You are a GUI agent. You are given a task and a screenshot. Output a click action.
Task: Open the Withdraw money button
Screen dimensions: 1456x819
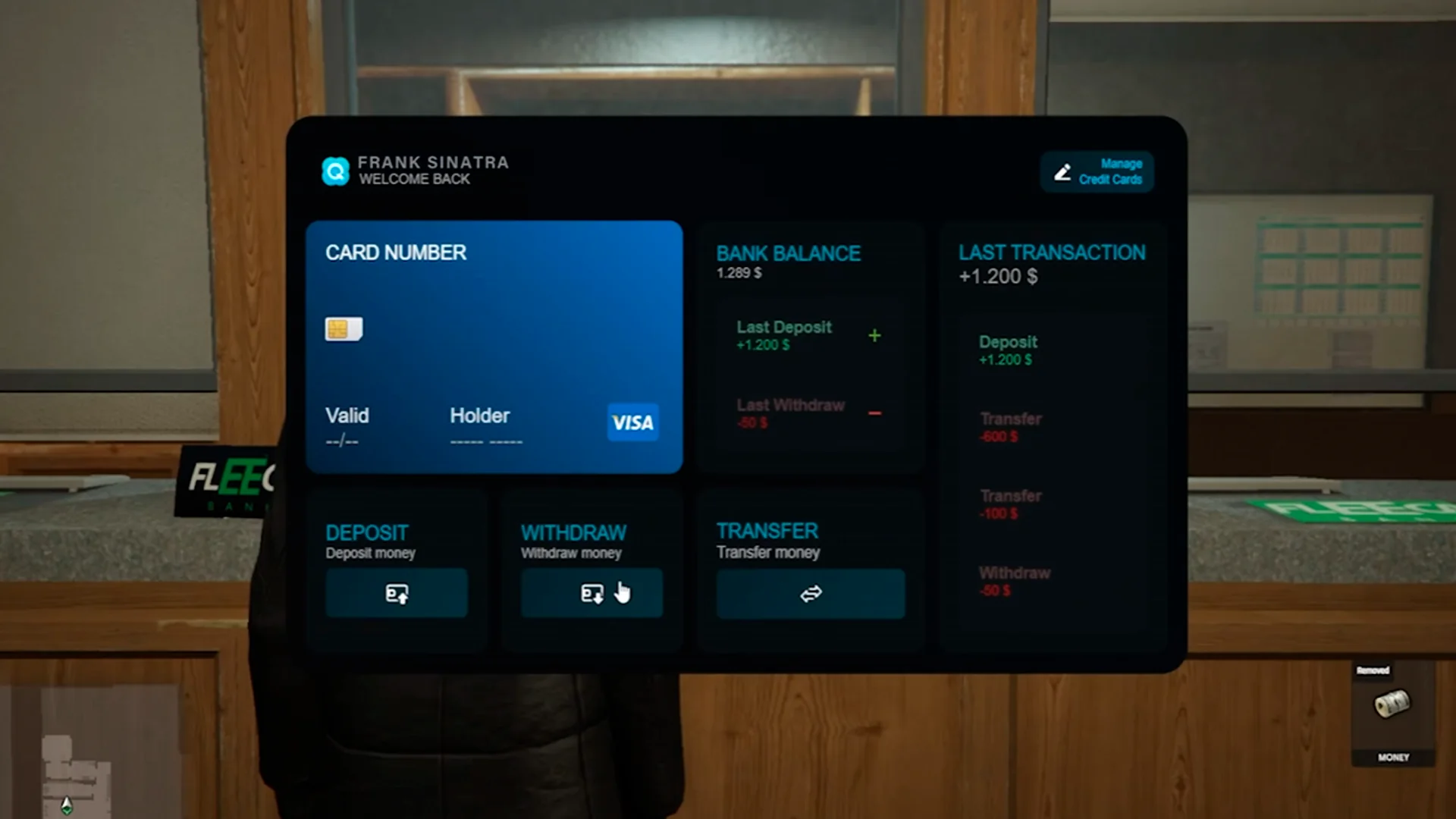tap(591, 593)
